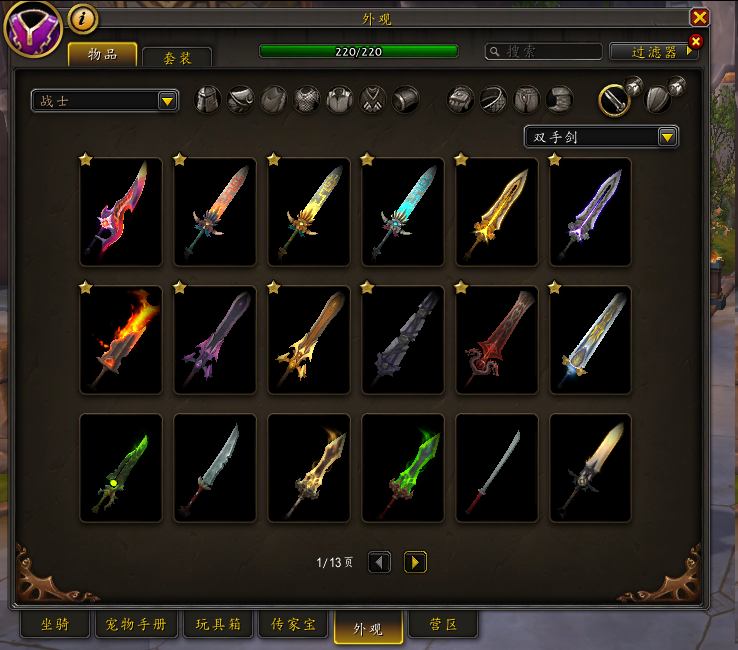Click the 搜索 search box
This screenshot has height=650, width=738.
pyautogui.click(x=544, y=51)
